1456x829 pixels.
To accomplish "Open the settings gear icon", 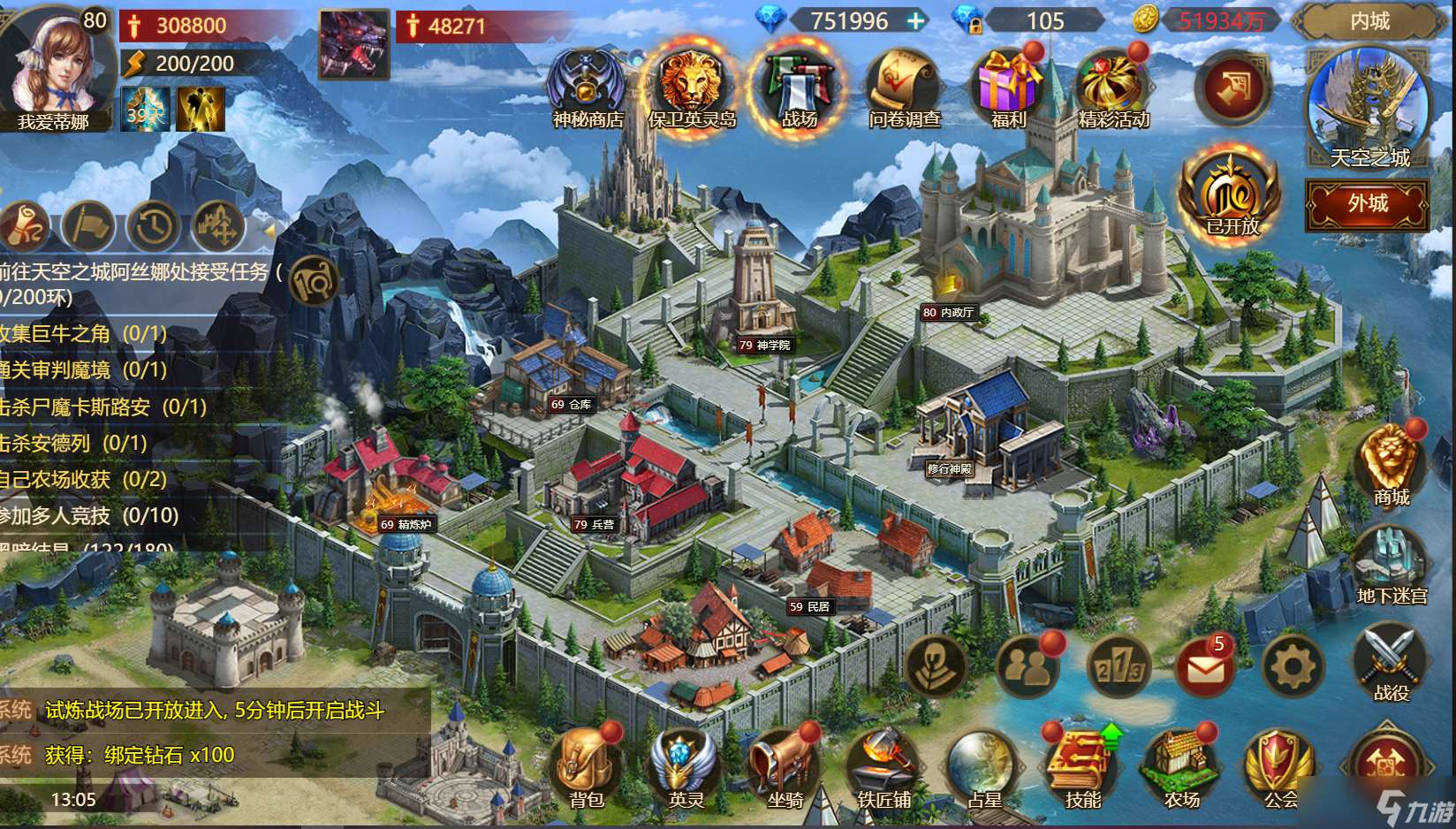I will [1293, 665].
